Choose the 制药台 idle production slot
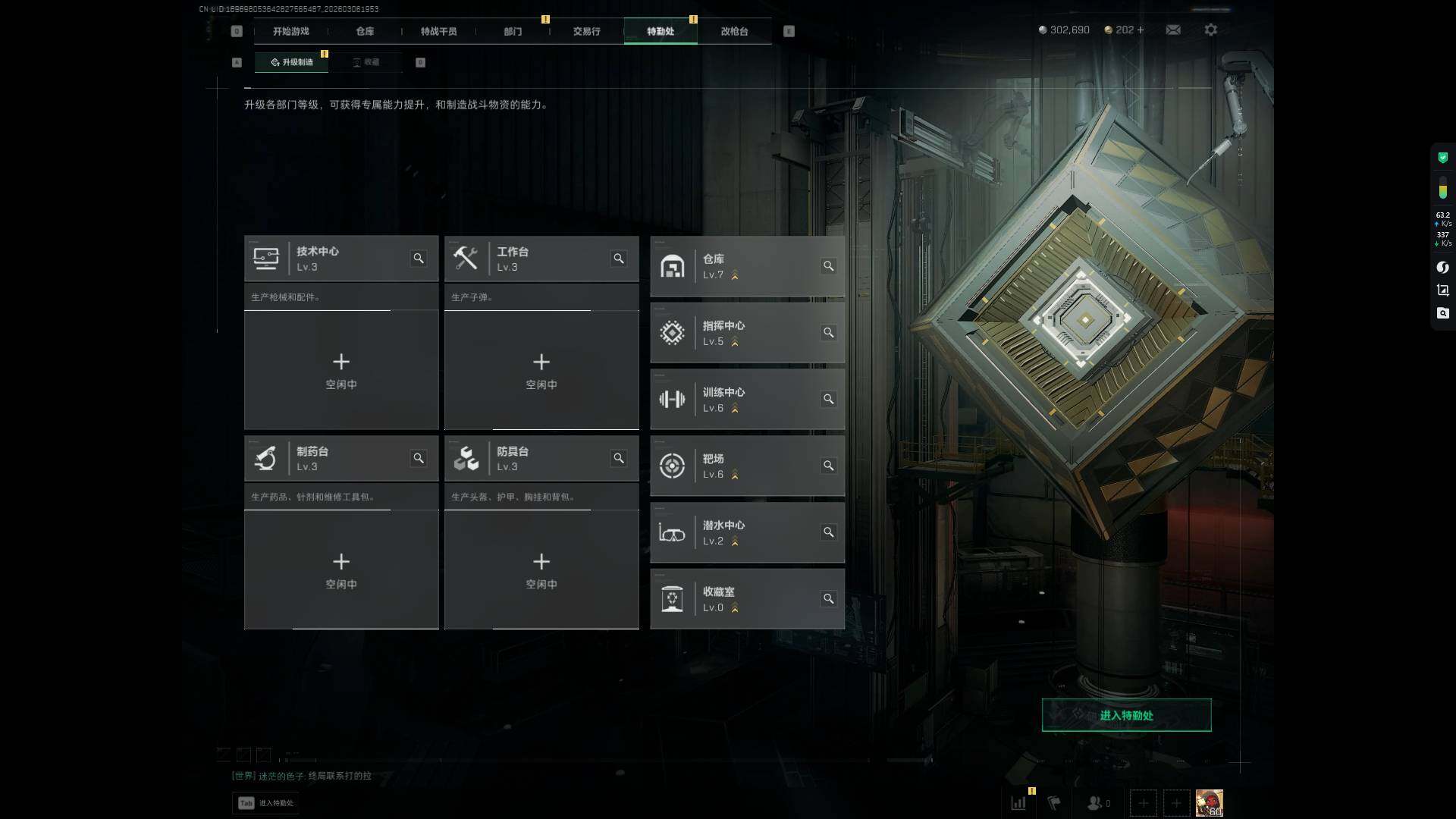Image resolution: width=1456 pixels, height=819 pixels. [341, 570]
